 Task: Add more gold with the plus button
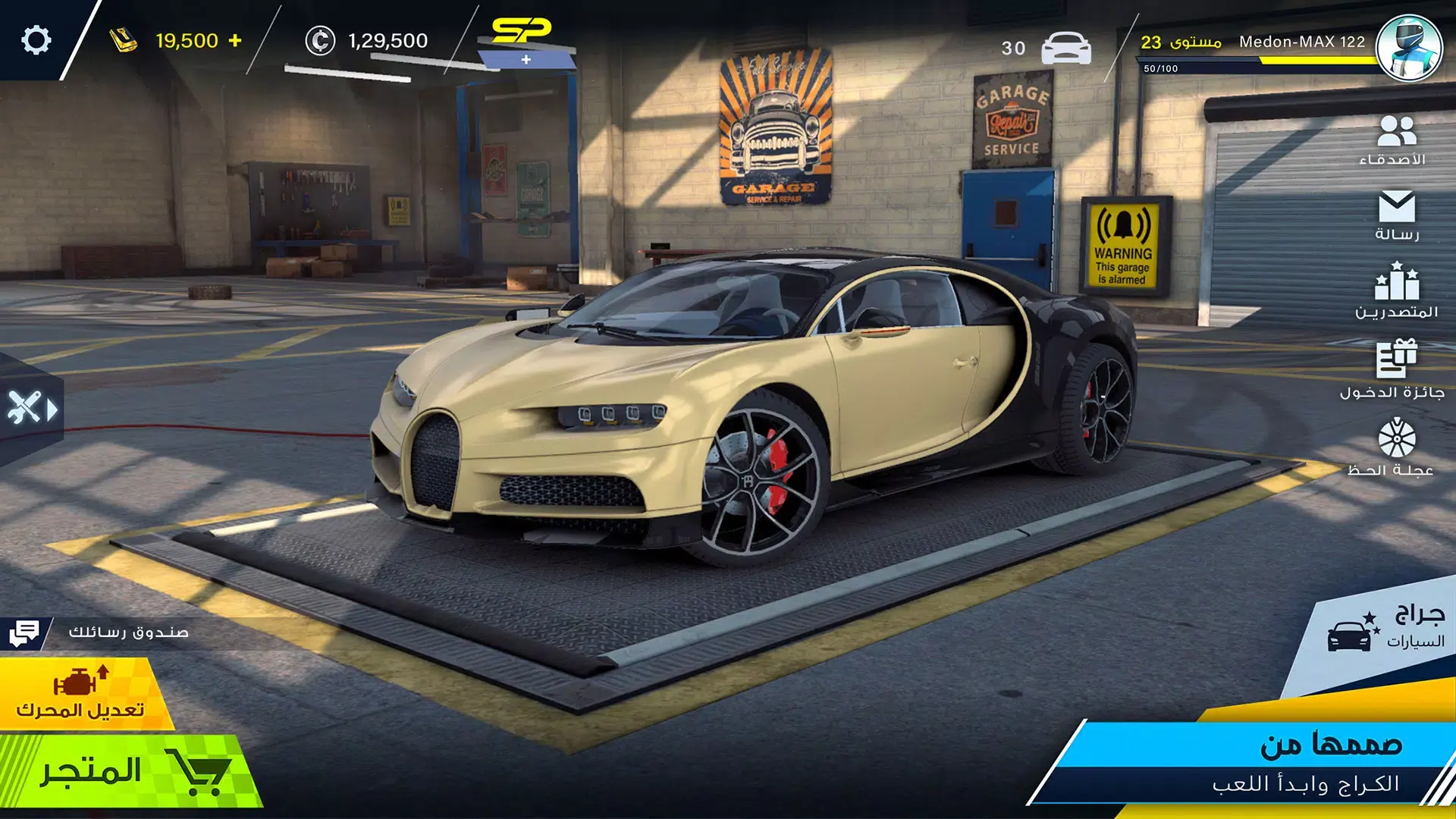pyautogui.click(x=235, y=40)
